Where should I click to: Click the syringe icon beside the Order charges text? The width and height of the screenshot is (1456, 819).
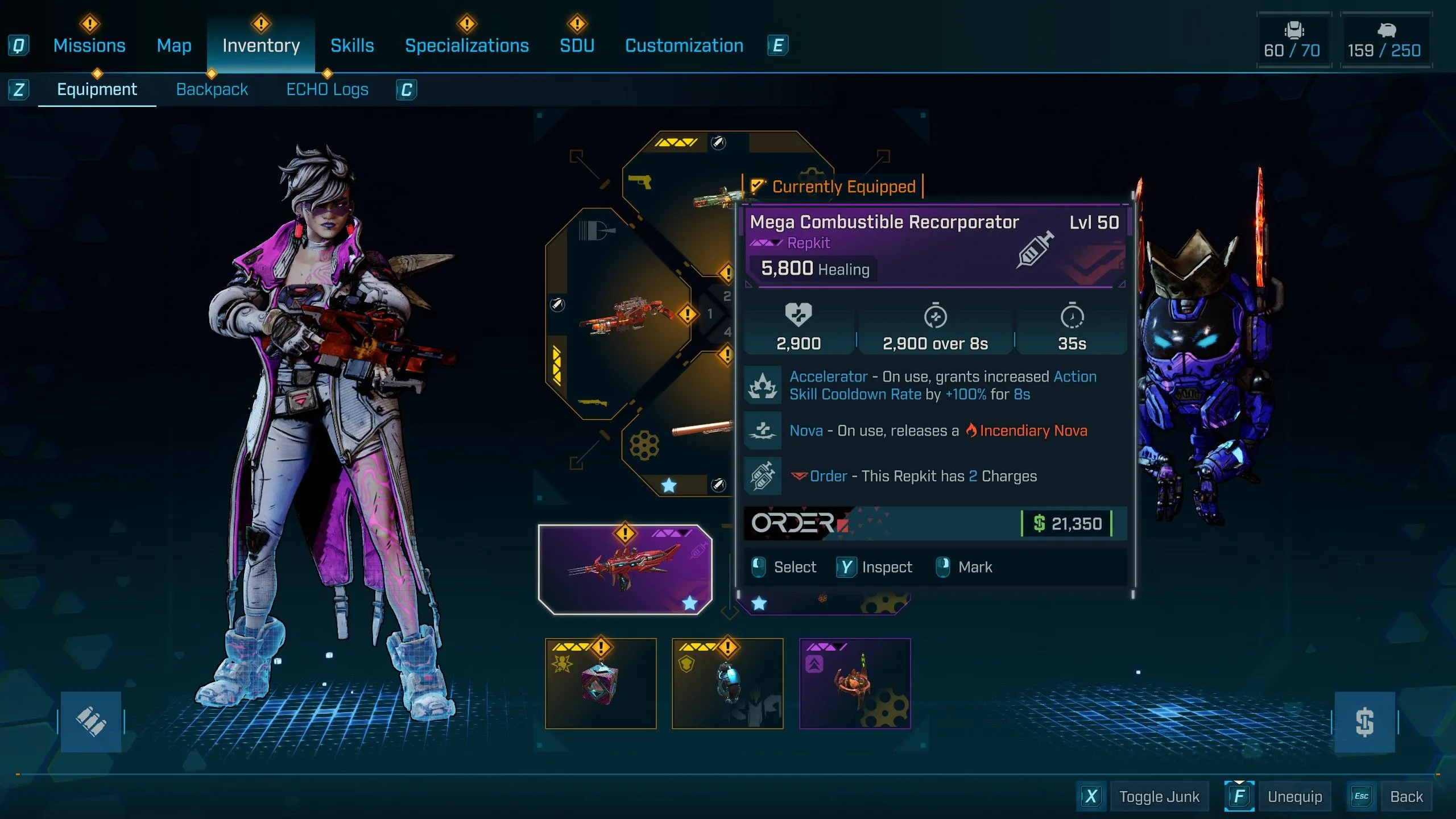(763, 475)
